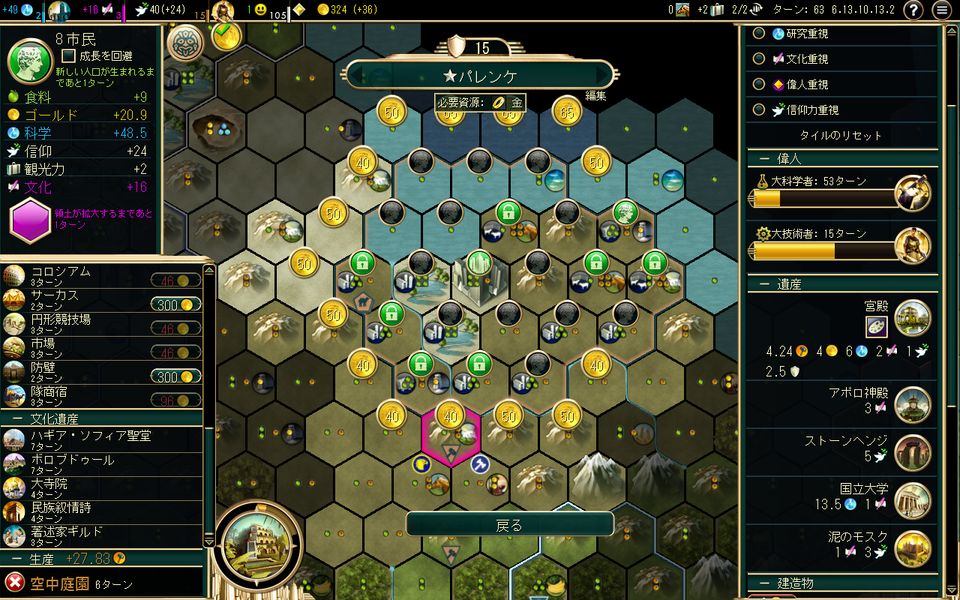The image size is (960, 600).
Task: Click the 戻る button to leave the city screen
Action: (509, 524)
